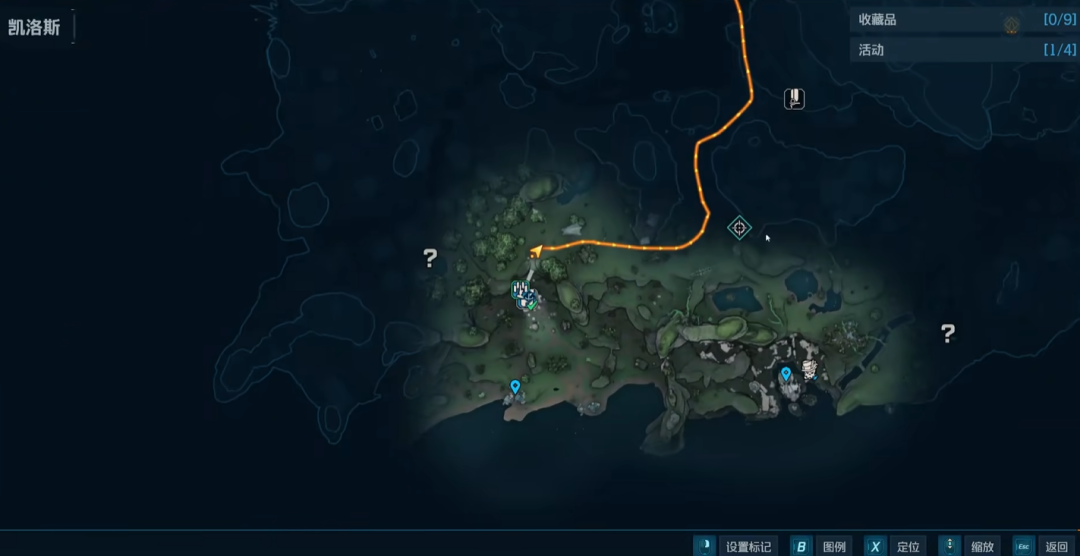Select the 定位 locate button
Viewport: 1080px width, 556px height.
click(x=894, y=546)
